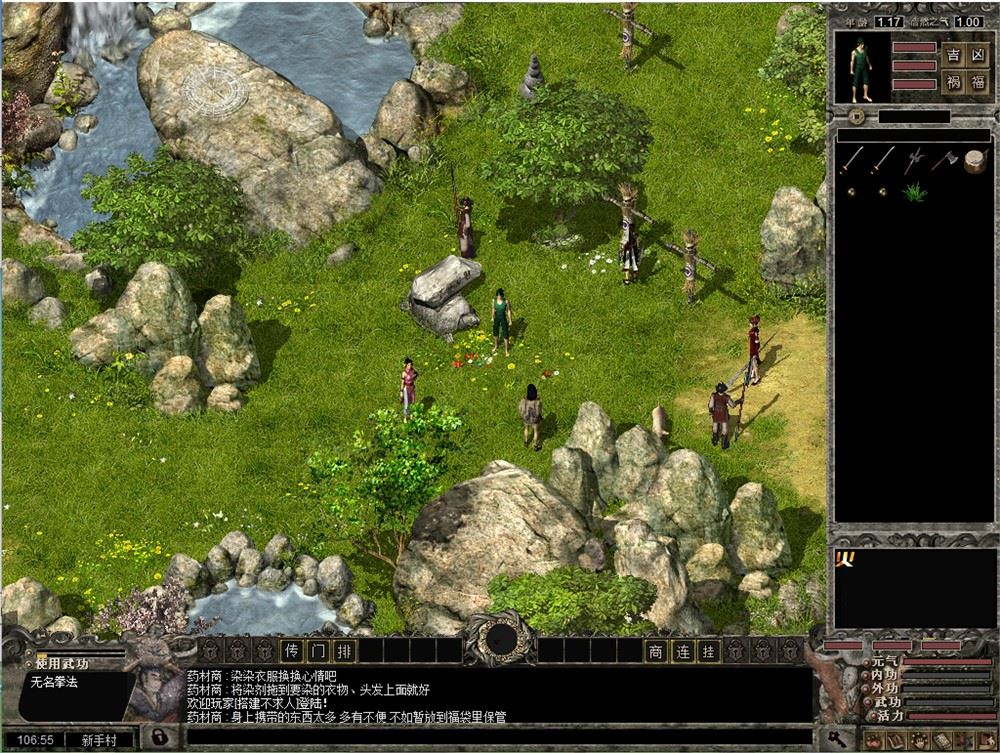The height and width of the screenshot is (753, 1000).
Task: Toggle the 挂 hotbar button
Action: 709,651
